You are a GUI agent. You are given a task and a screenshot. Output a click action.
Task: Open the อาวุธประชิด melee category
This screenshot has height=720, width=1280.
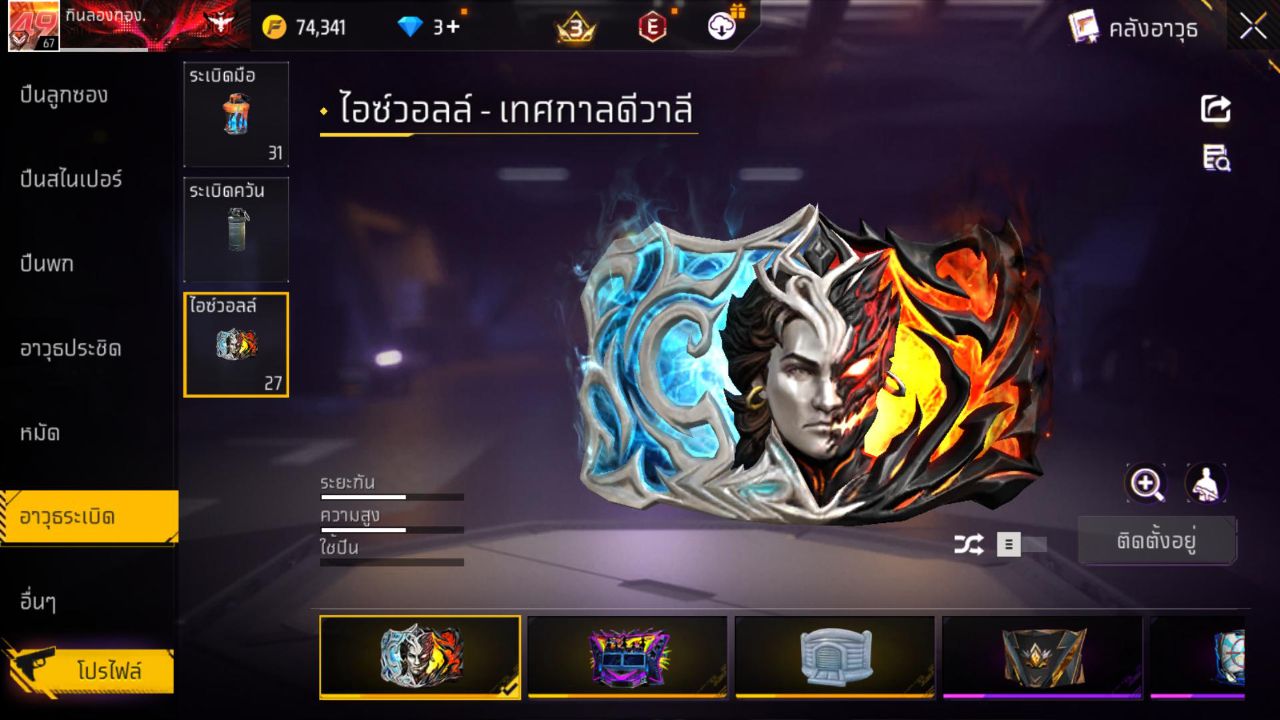click(x=71, y=349)
